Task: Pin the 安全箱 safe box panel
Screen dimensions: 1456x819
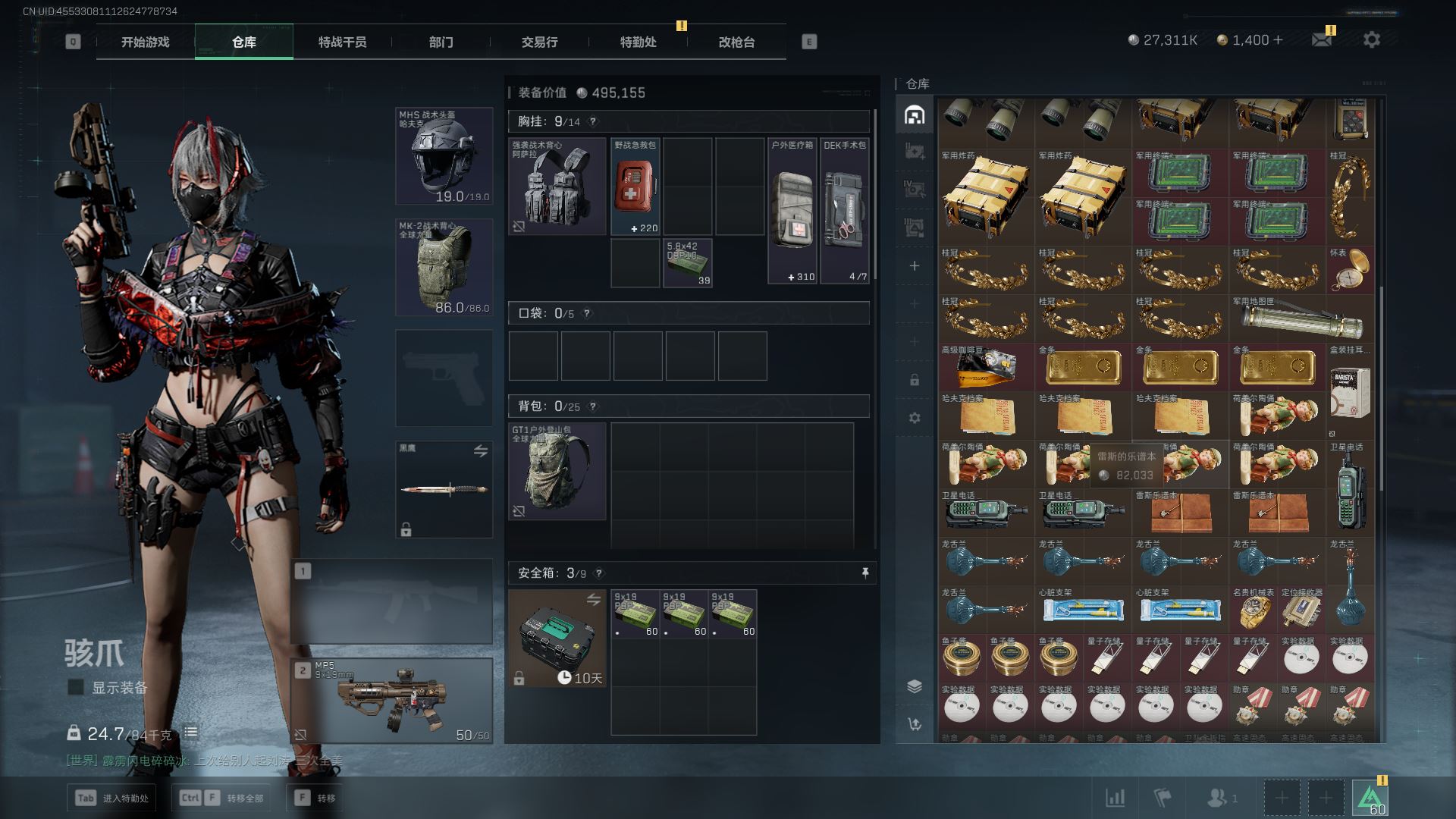Action: (x=865, y=573)
